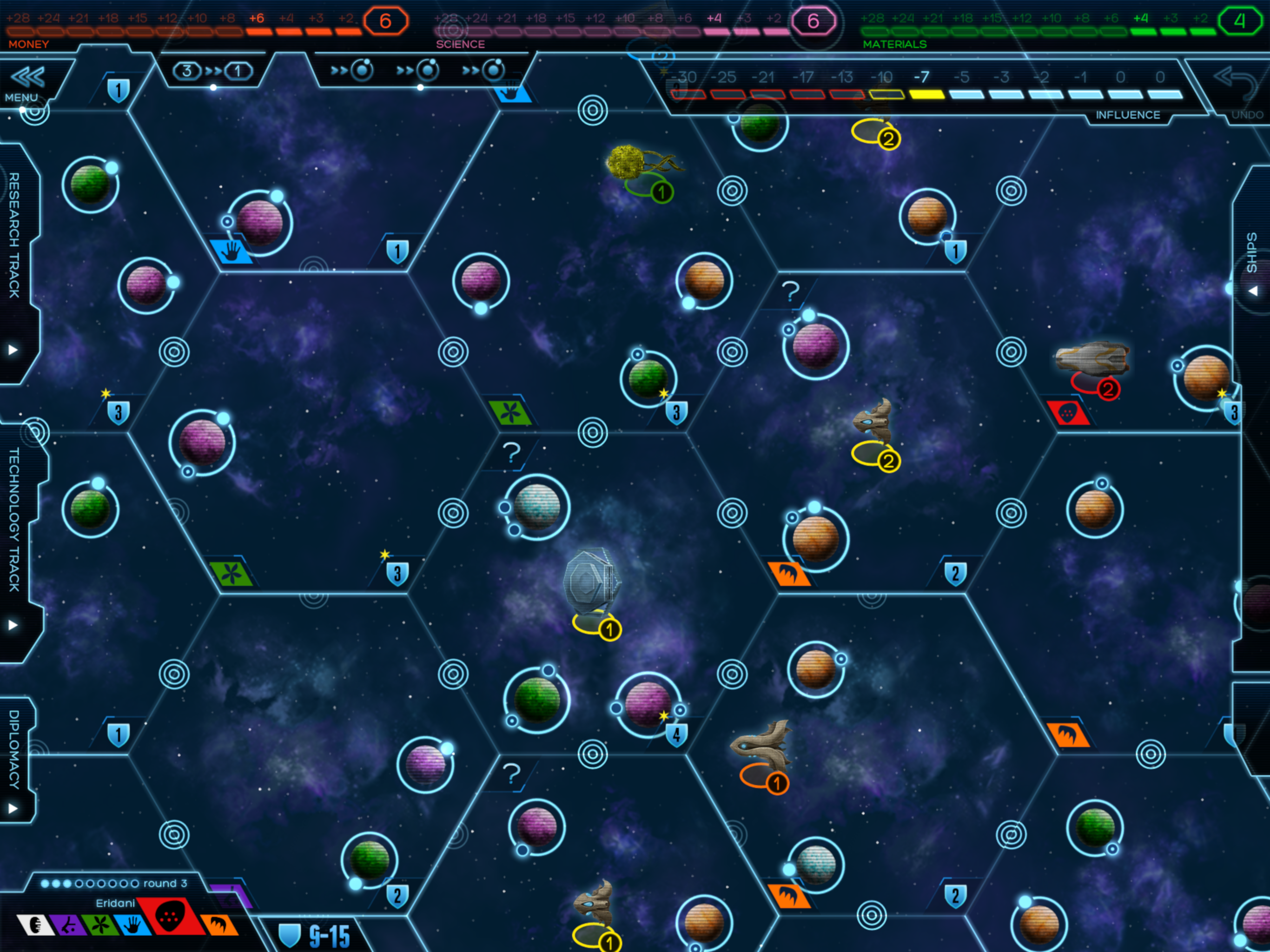
Task: Open the 3-to-1 resource trade control
Action: 212,71
